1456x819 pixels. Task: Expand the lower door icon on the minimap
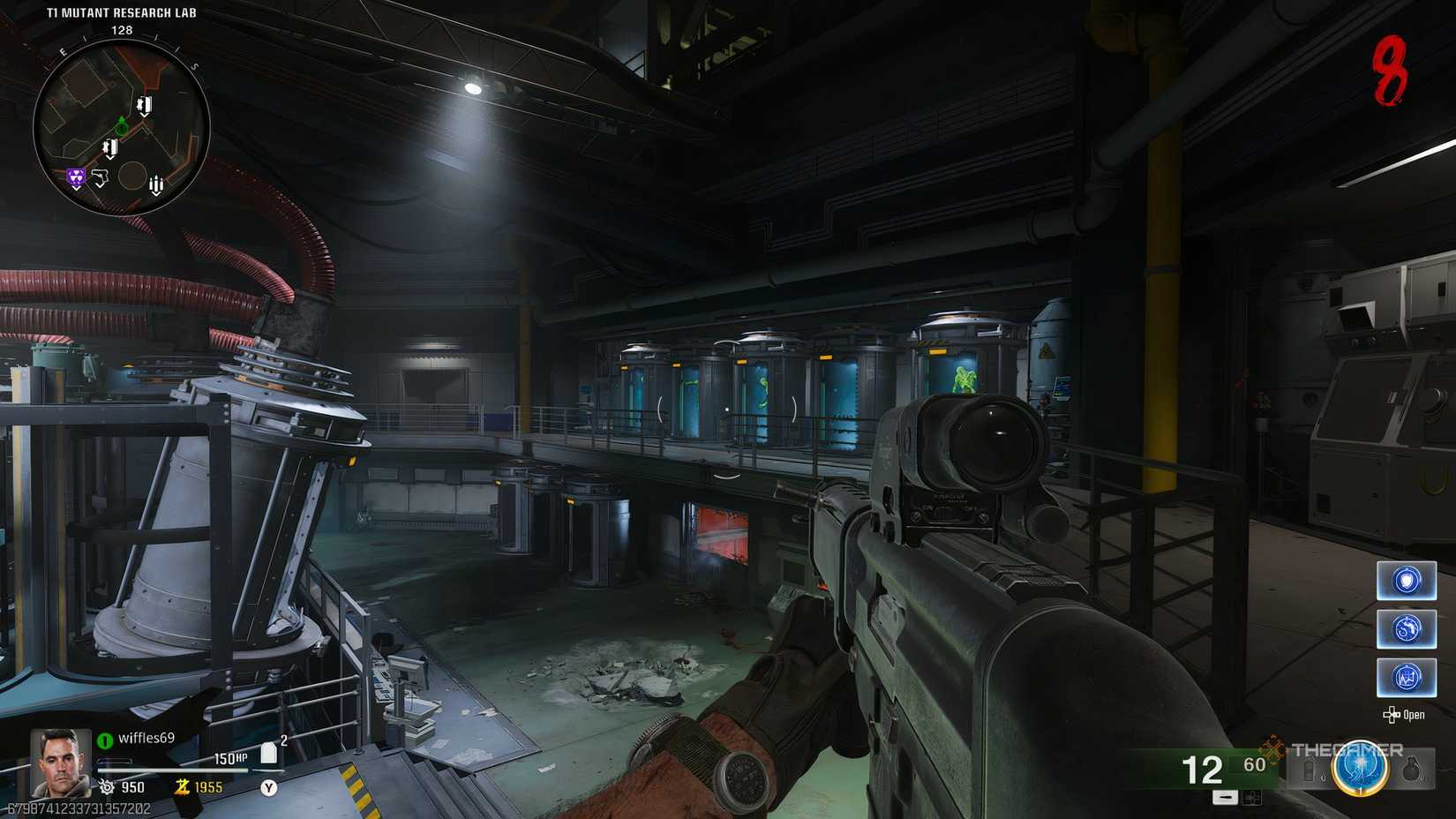tap(110, 148)
